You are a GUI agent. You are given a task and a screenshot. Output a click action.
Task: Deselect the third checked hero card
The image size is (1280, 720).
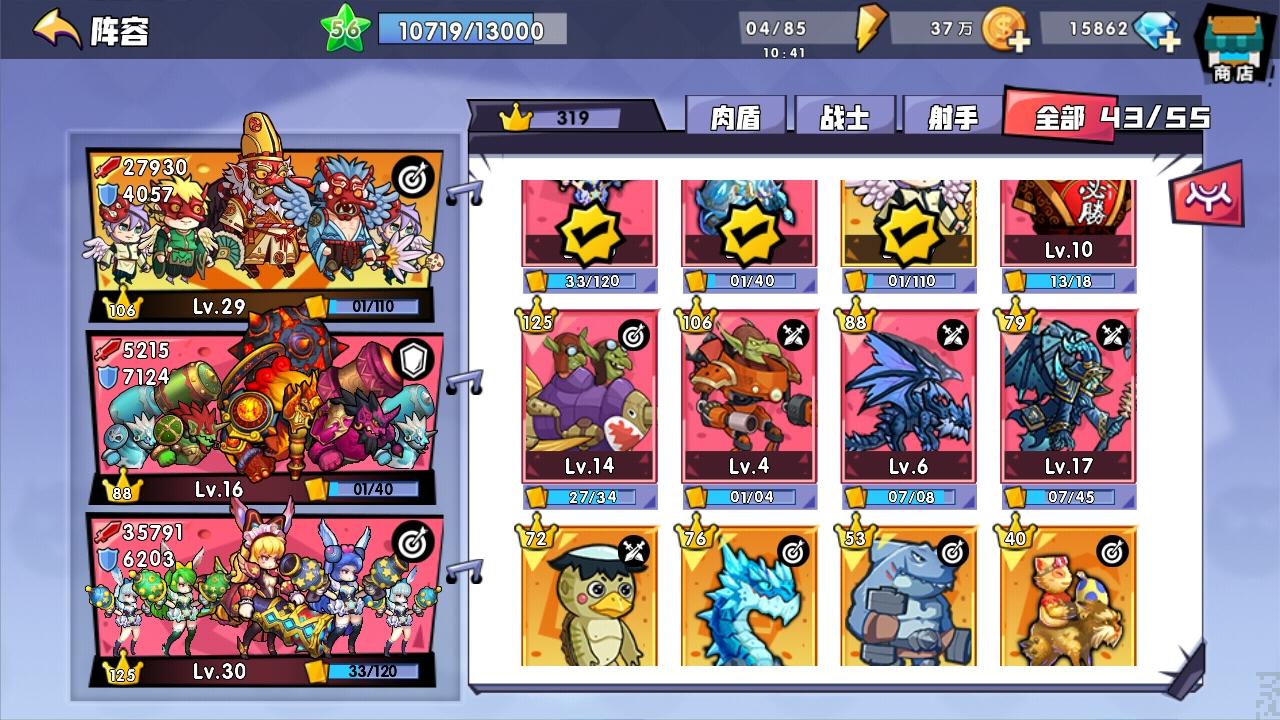pyautogui.click(x=907, y=228)
